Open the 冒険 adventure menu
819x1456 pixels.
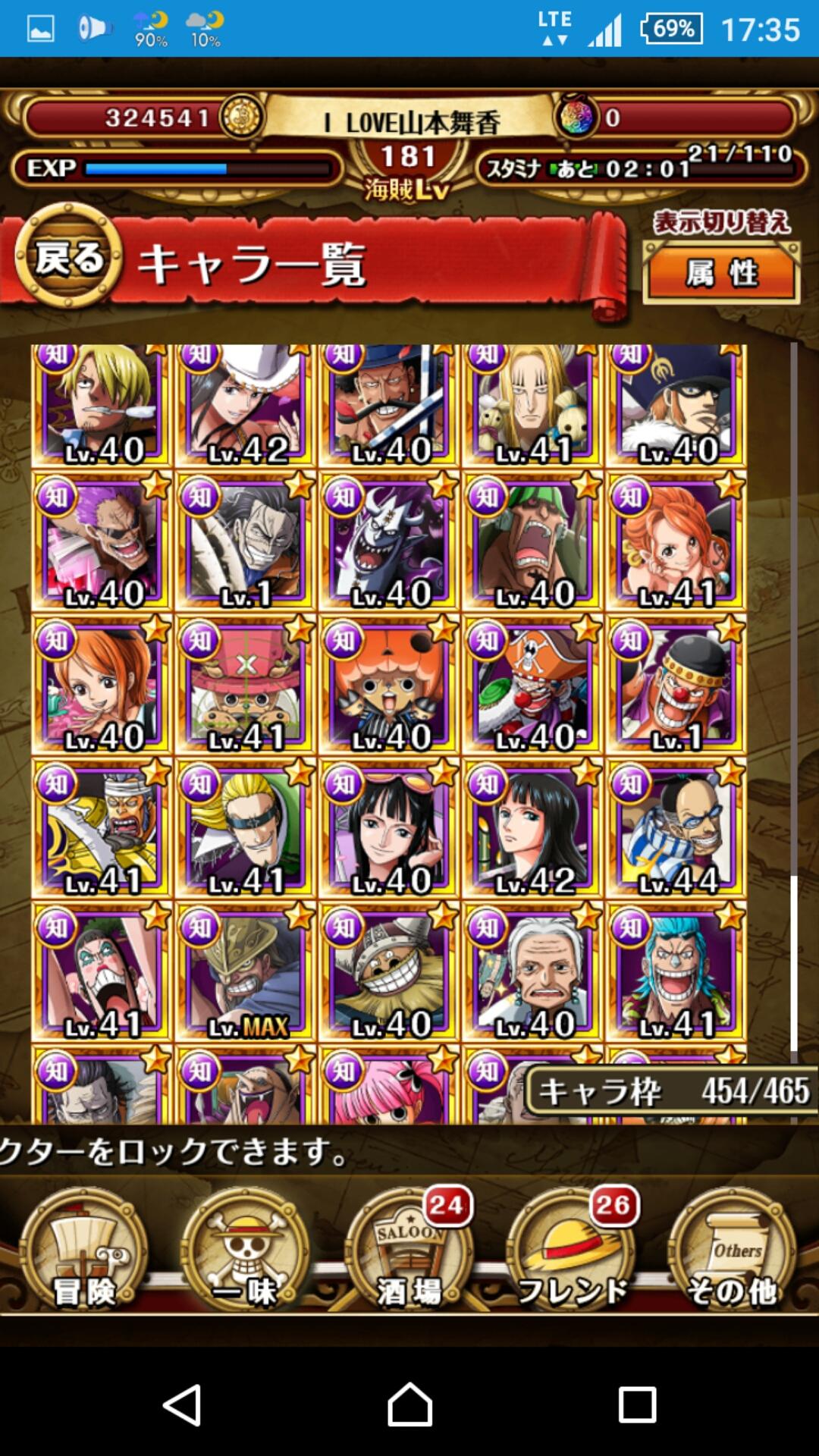pyautogui.click(x=83, y=1253)
